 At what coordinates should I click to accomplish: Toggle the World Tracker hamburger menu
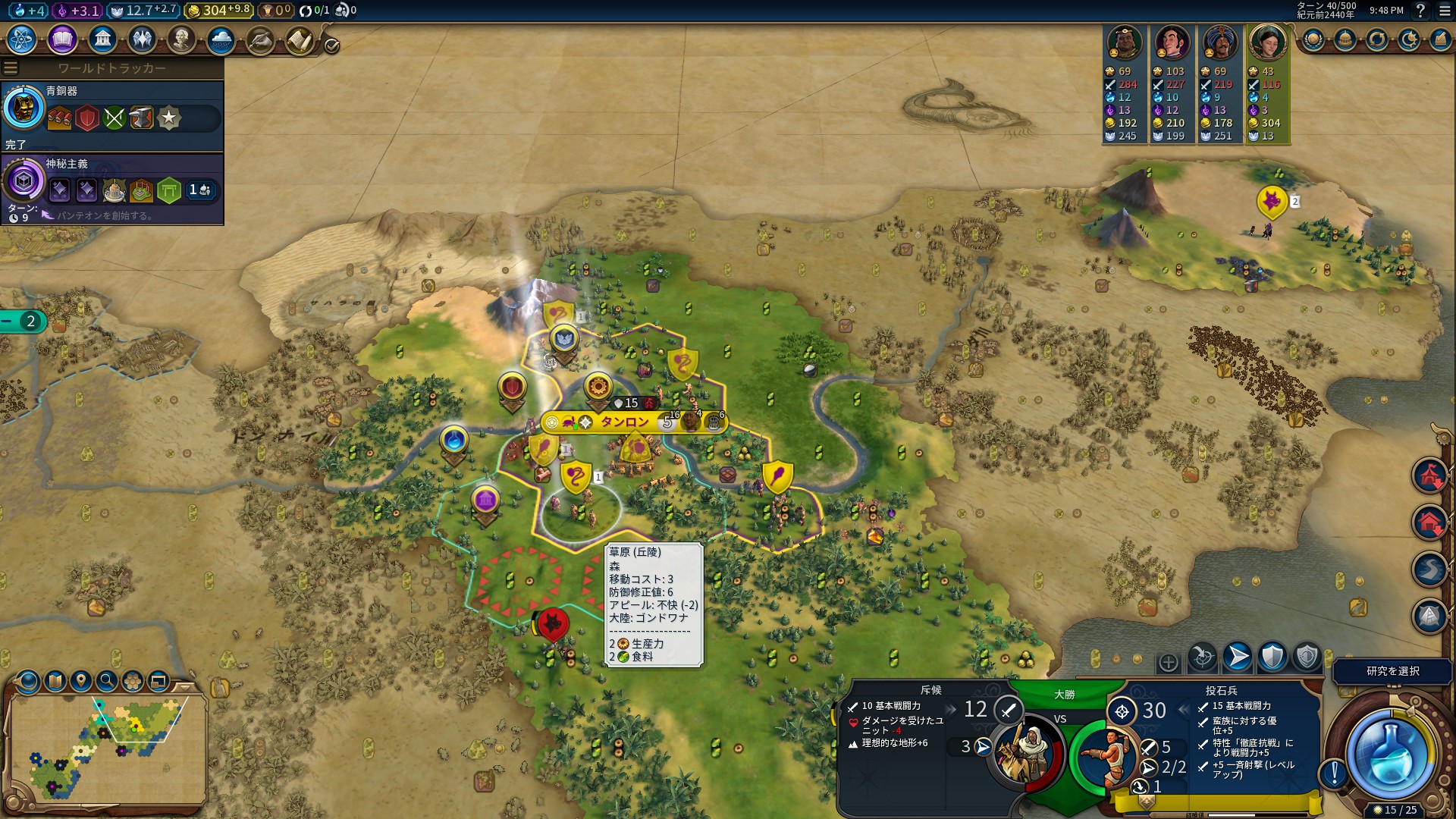pos(11,68)
